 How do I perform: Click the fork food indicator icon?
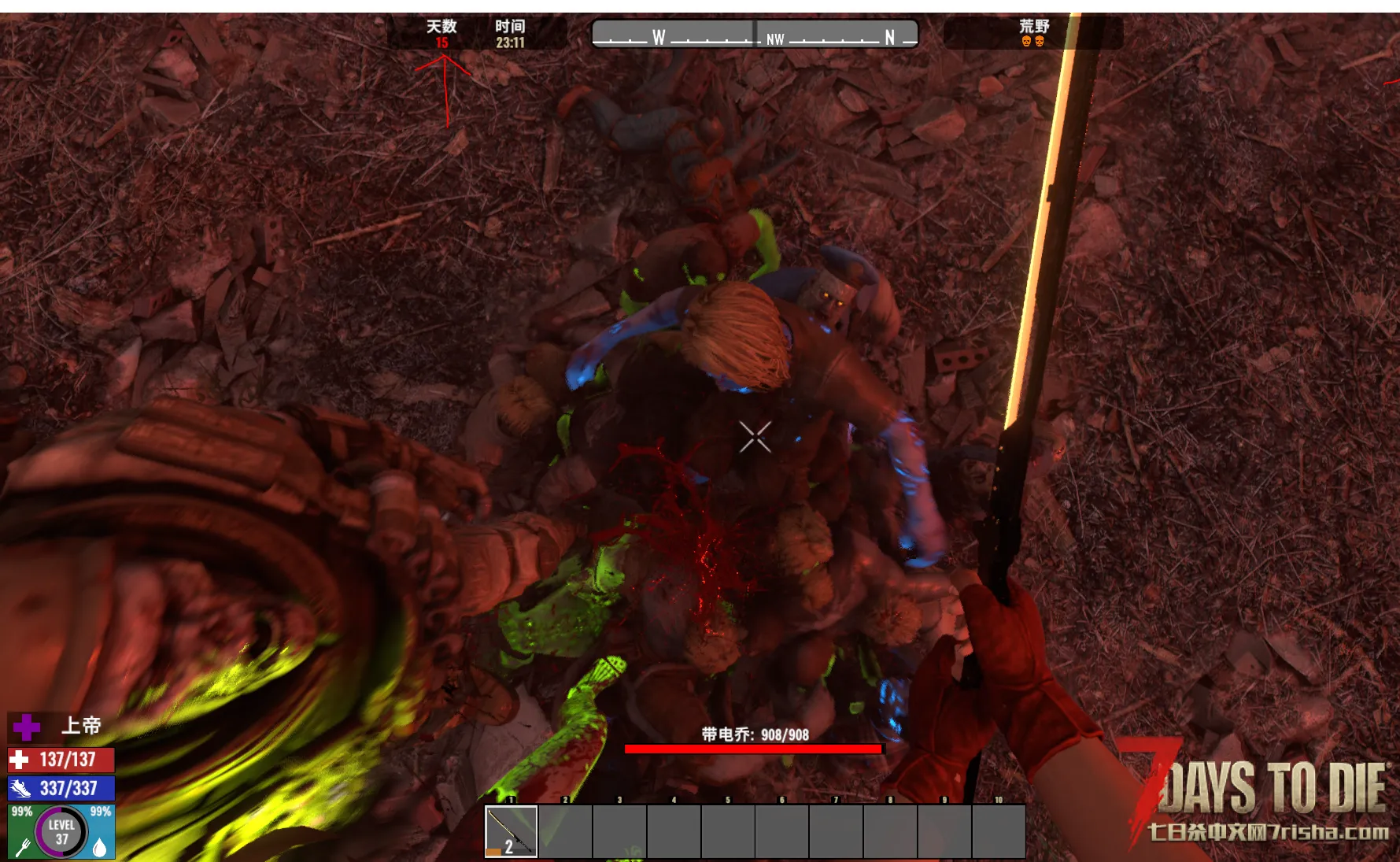click(x=23, y=848)
